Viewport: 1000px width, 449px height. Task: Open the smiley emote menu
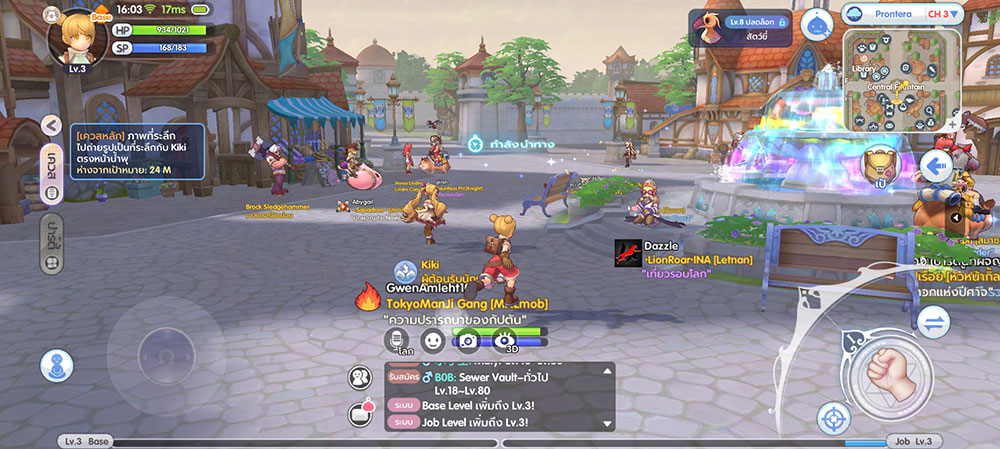tap(432, 340)
